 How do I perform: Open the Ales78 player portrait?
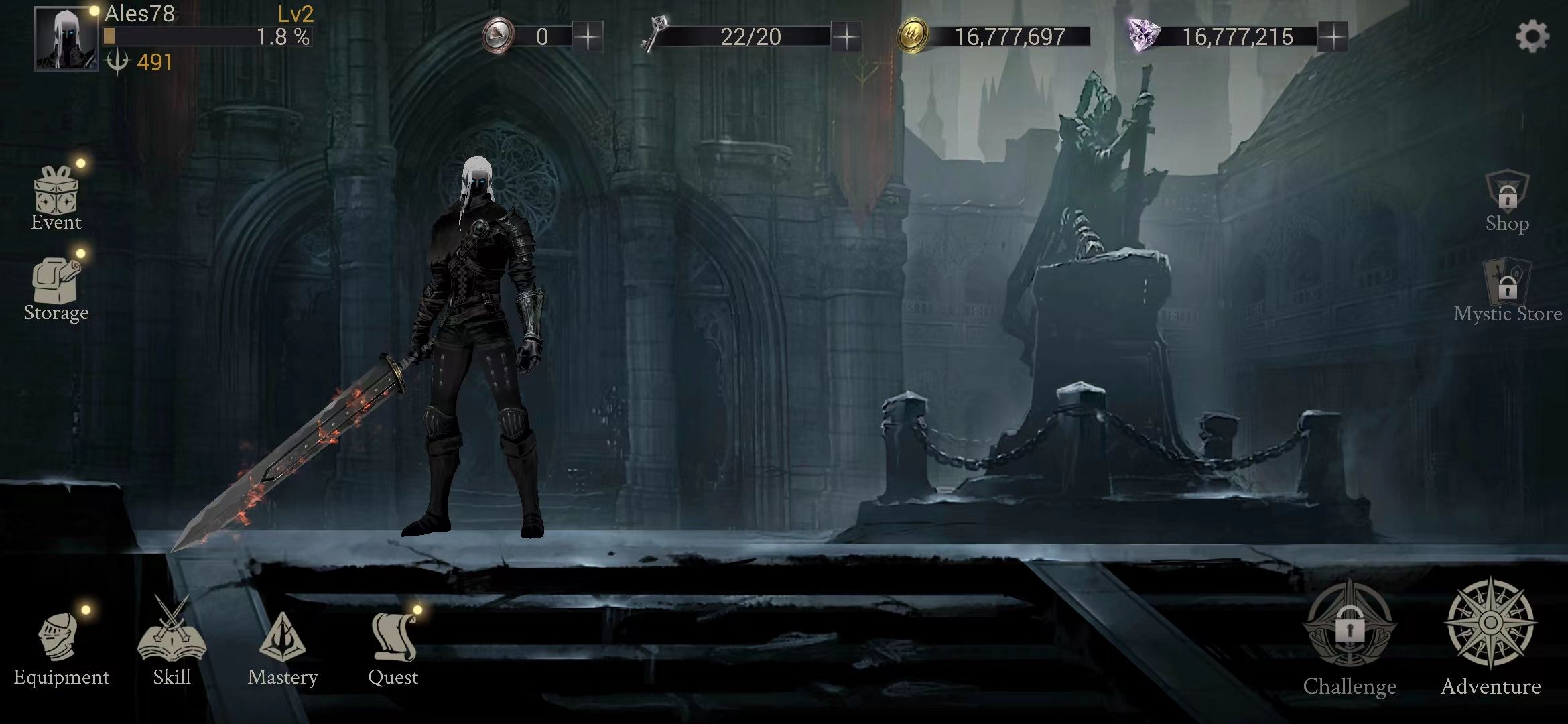(x=66, y=39)
